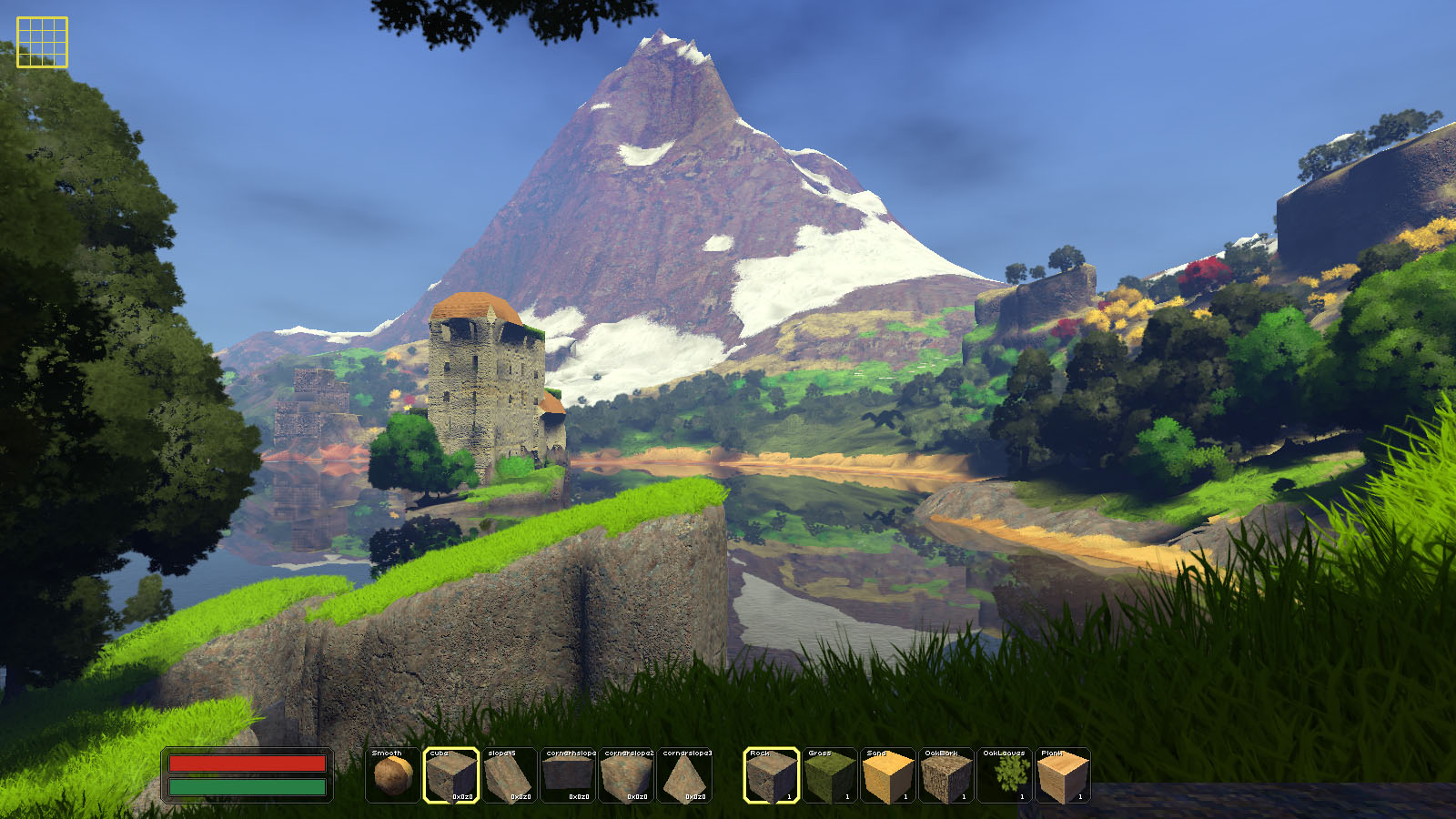This screenshot has height=819, width=1456.
Task: Choose the cornerslope2 shape slot
Action: (627, 775)
